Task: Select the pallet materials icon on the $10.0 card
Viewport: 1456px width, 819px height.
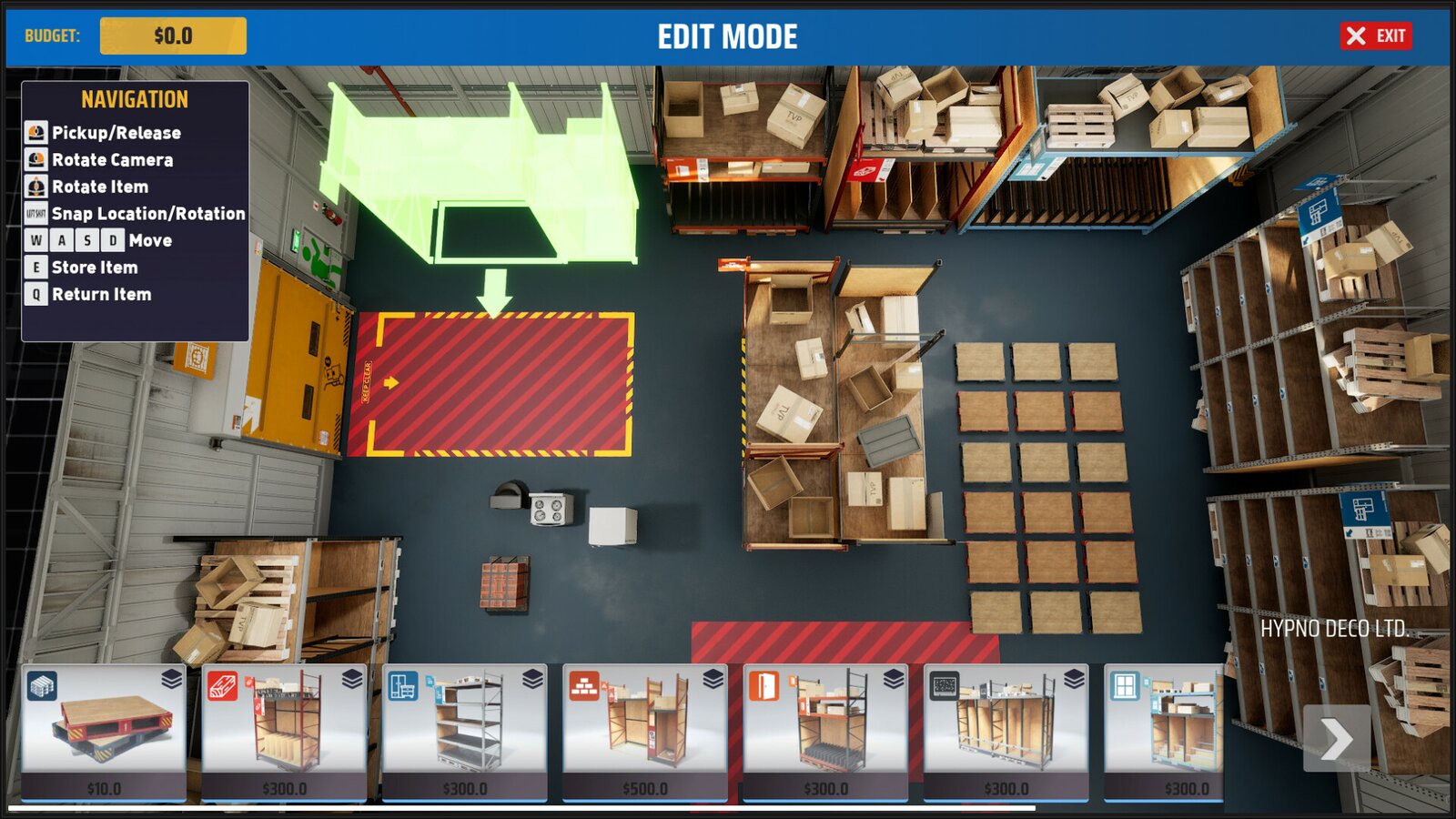Action: point(43,684)
